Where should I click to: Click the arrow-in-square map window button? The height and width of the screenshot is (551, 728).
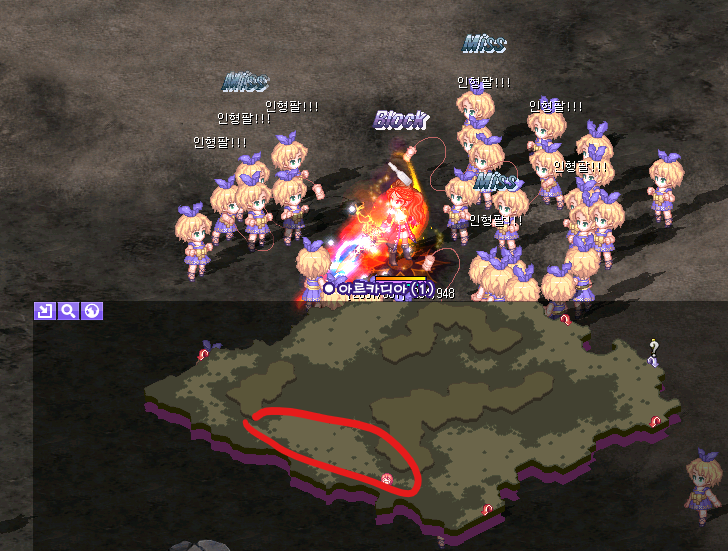[44, 311]
